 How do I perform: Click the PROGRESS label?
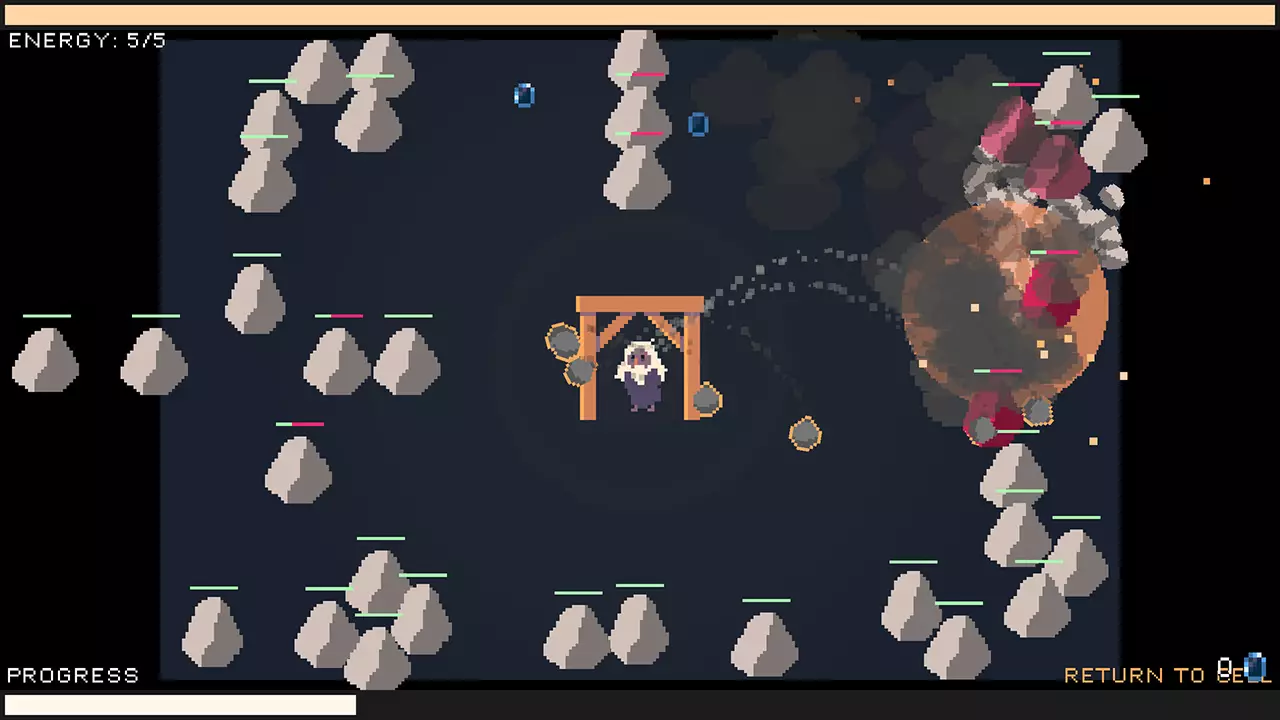pyautogui.click(x=72, y=675)
